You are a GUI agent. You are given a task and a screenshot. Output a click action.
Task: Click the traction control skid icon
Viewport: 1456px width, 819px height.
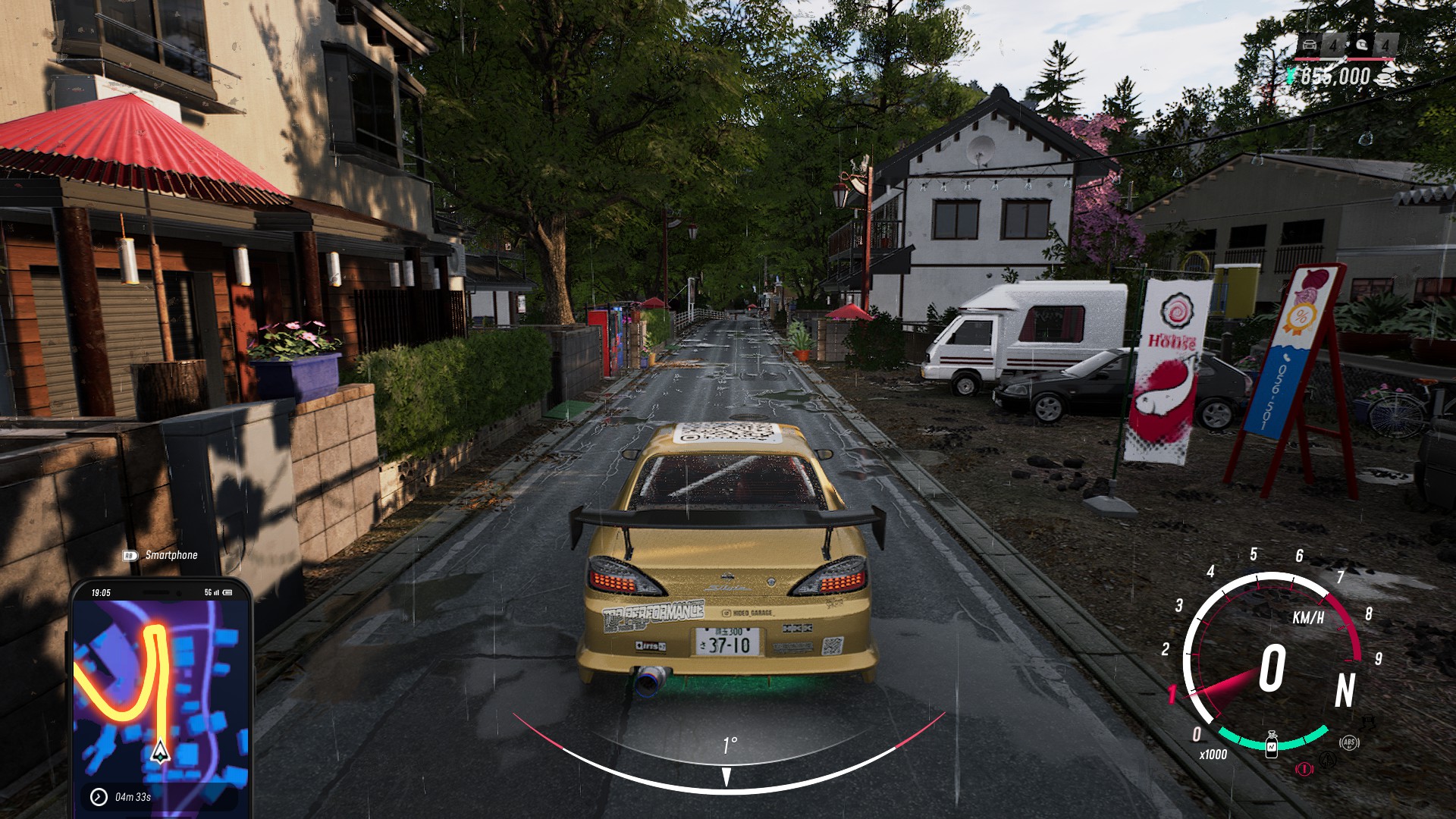tap(1327, 758)
